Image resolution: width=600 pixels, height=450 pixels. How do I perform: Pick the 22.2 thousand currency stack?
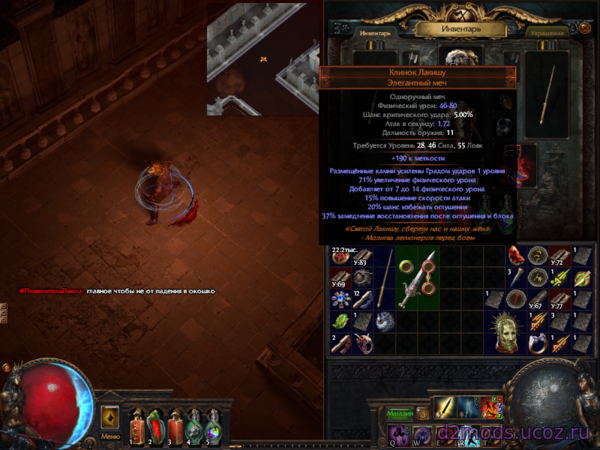pos(342,258)
